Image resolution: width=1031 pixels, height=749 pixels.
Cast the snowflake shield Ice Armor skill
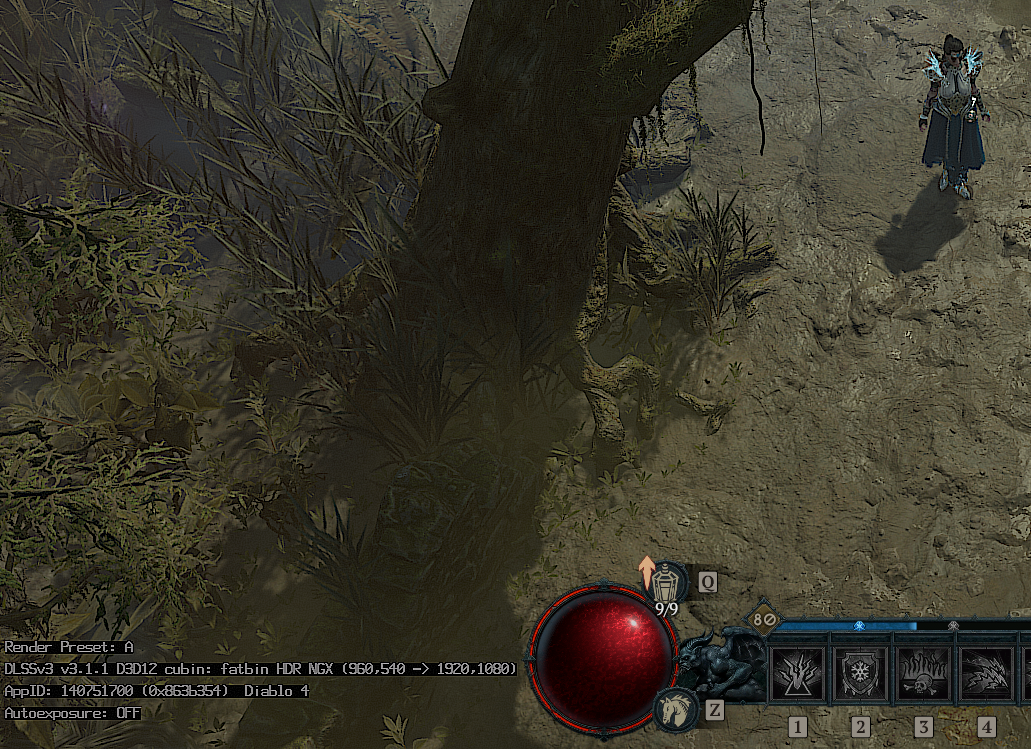(860, 674)
